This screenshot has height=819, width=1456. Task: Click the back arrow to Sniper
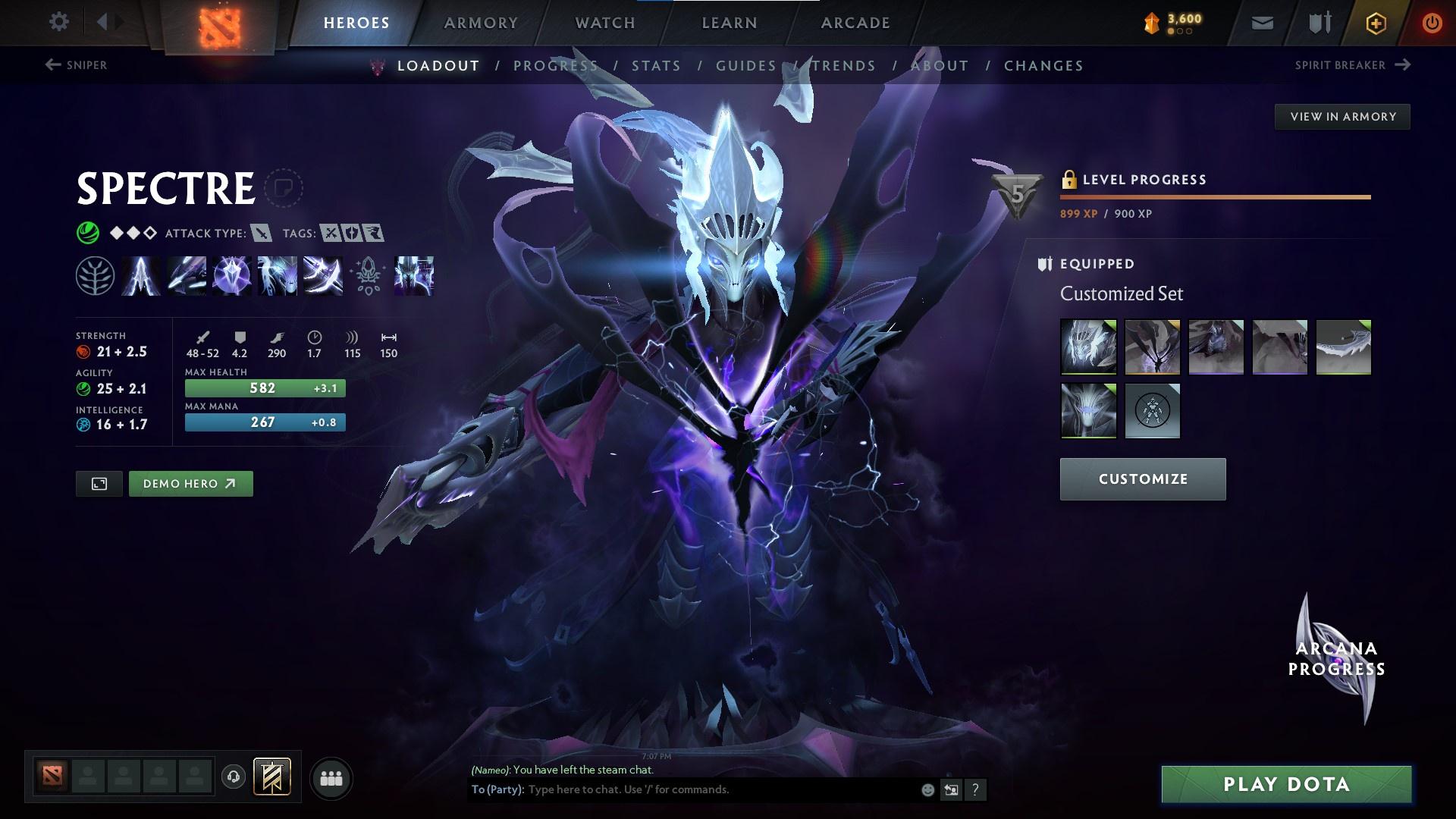tap(52, 65)
